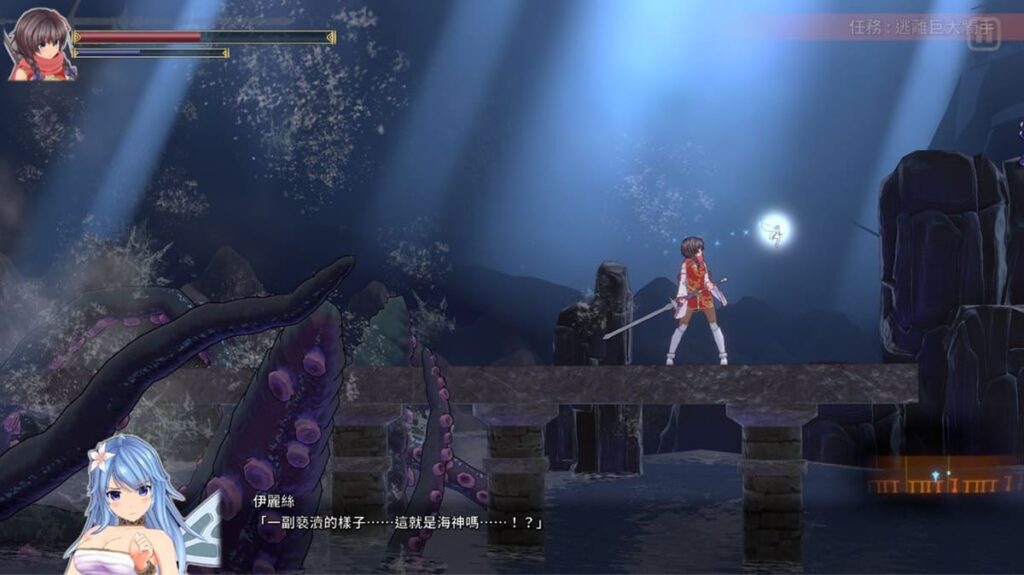Select the brown-haired heroine portrait
Image resolution: width=1024 pixels, height=575 pixels.
(x=40, y=44)
